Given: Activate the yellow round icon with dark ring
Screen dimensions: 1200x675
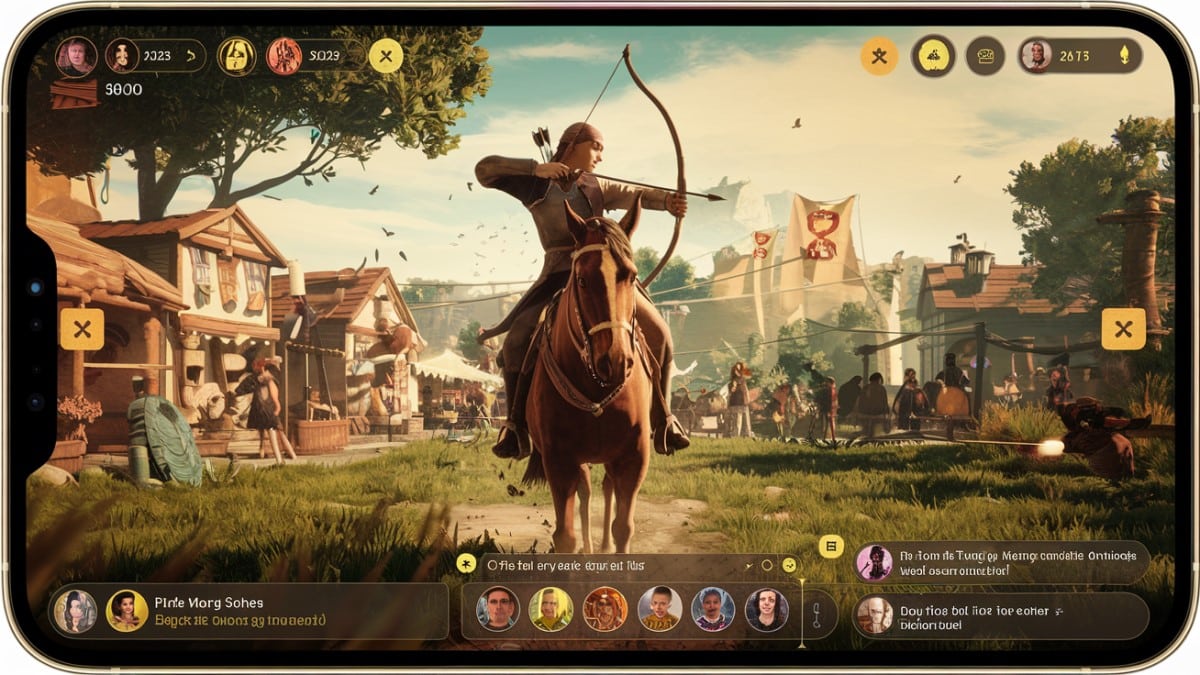Looking at the screenshot, I should [933, 56].
